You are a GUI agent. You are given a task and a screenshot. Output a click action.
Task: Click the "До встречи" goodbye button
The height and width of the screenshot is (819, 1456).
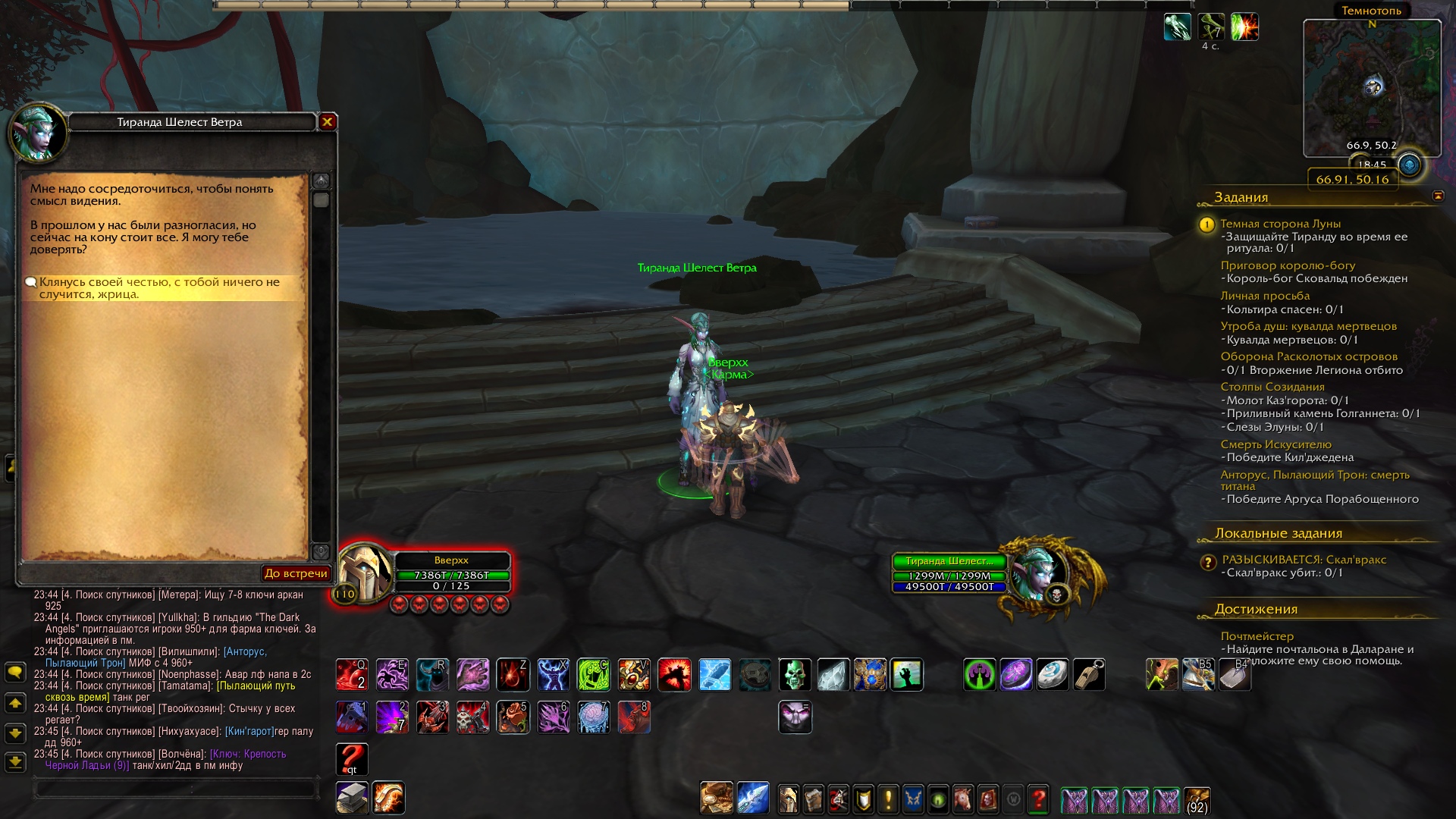pos(296,573)
